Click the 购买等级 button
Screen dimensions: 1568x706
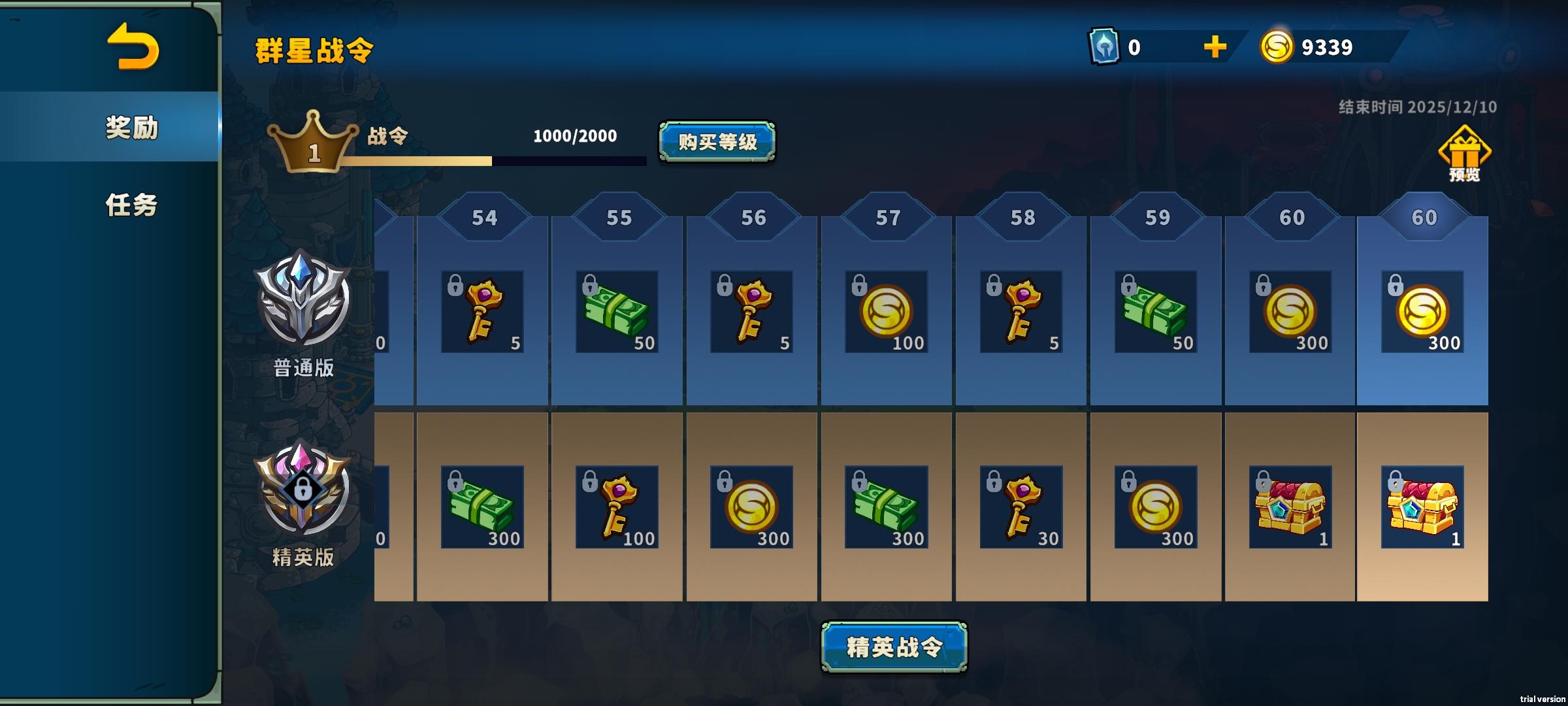tap(717, 143)
